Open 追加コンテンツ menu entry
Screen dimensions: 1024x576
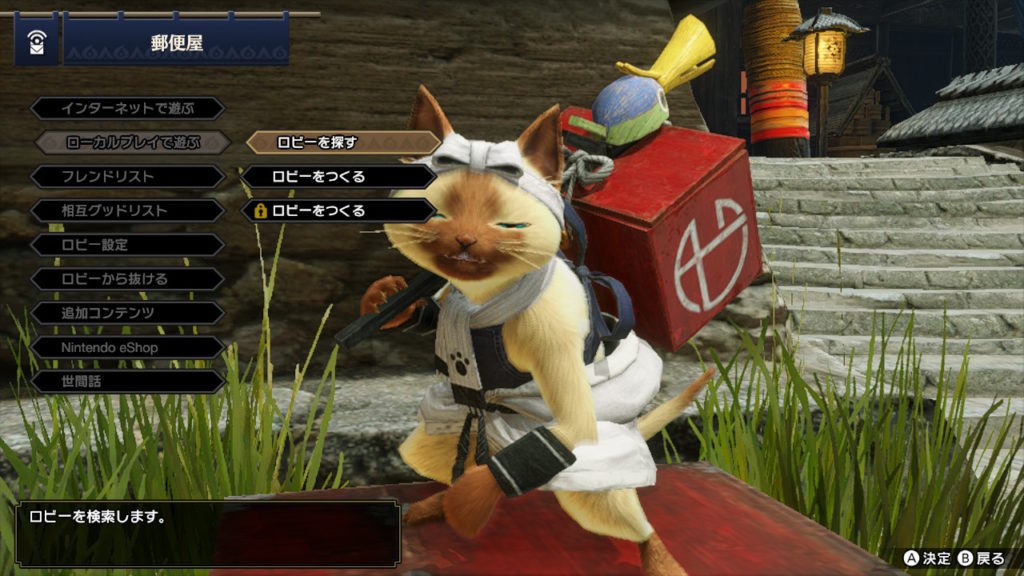[x=128, y=313]
